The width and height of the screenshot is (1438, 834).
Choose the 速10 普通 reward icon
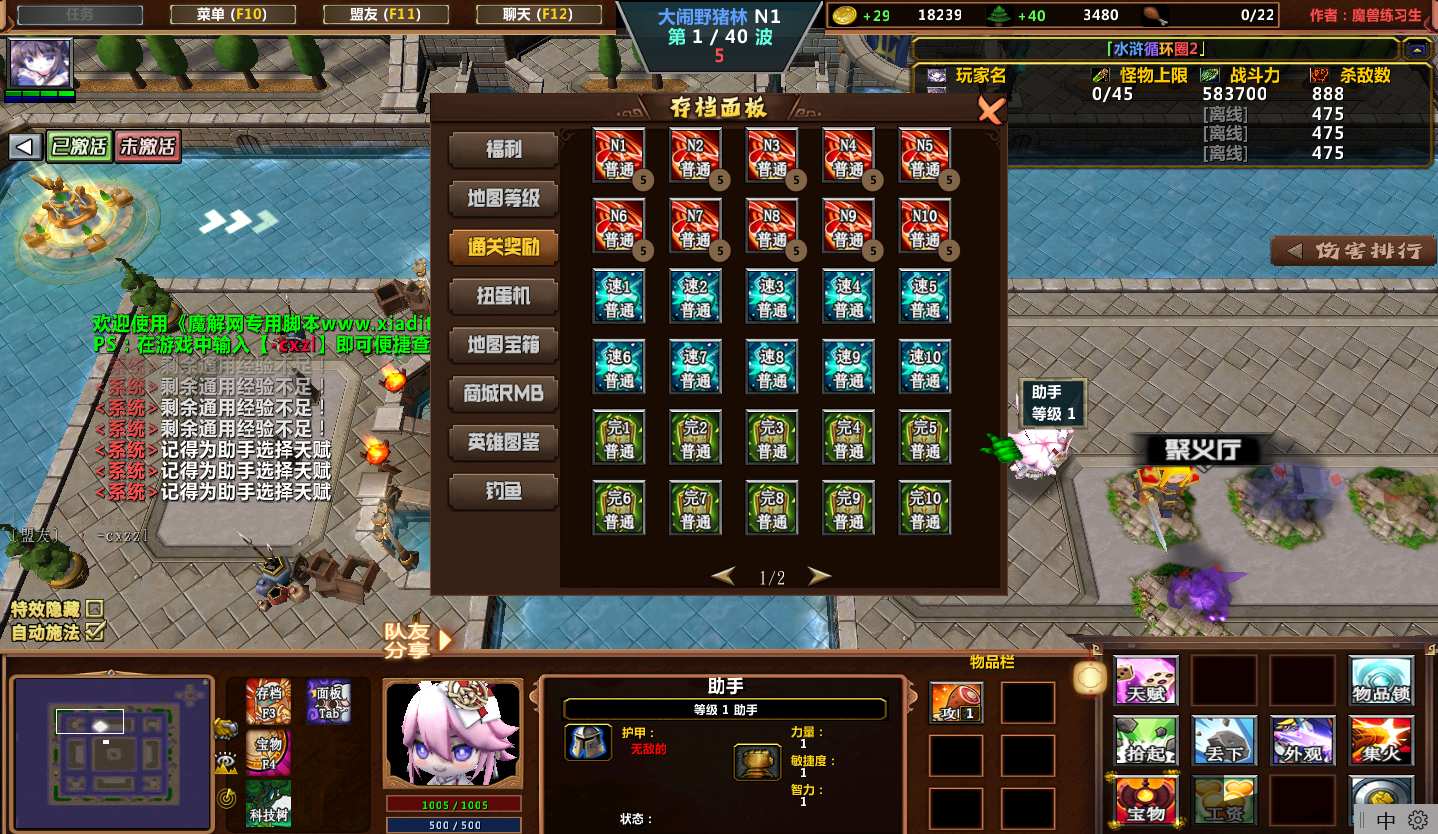(924, 367)
